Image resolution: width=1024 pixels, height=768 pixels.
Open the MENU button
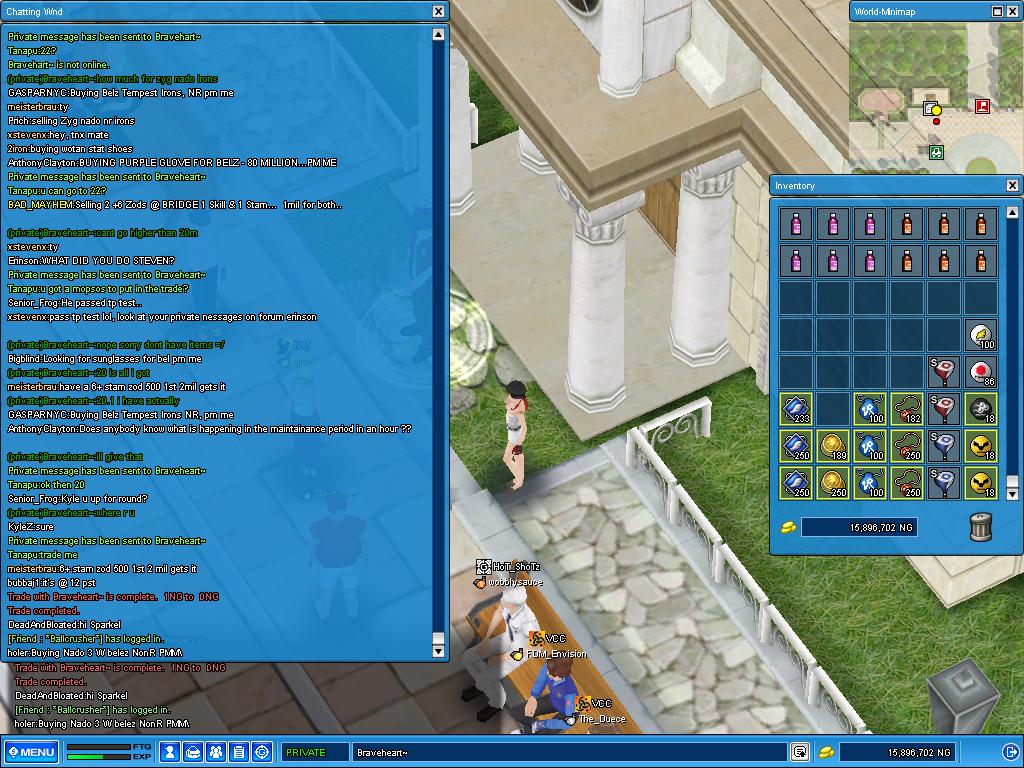coord(31,752)
